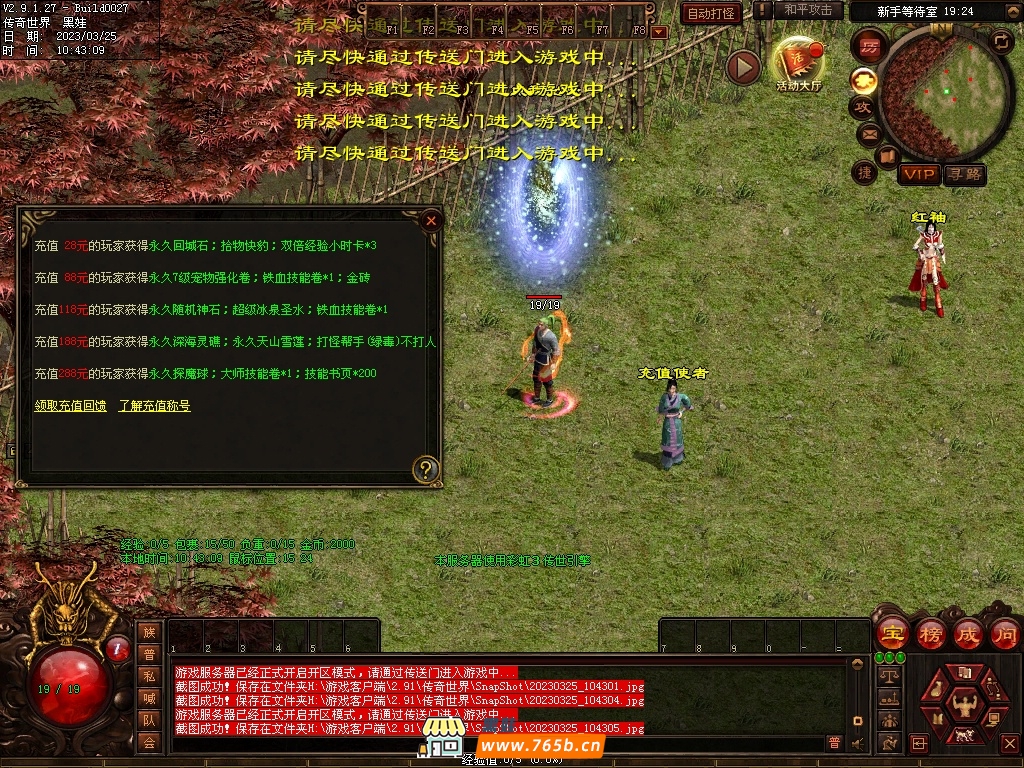Toggle 自动打怪 auto-fight button
The height and width of the screenshot is (768, 1024).
[x=711, y=13]
